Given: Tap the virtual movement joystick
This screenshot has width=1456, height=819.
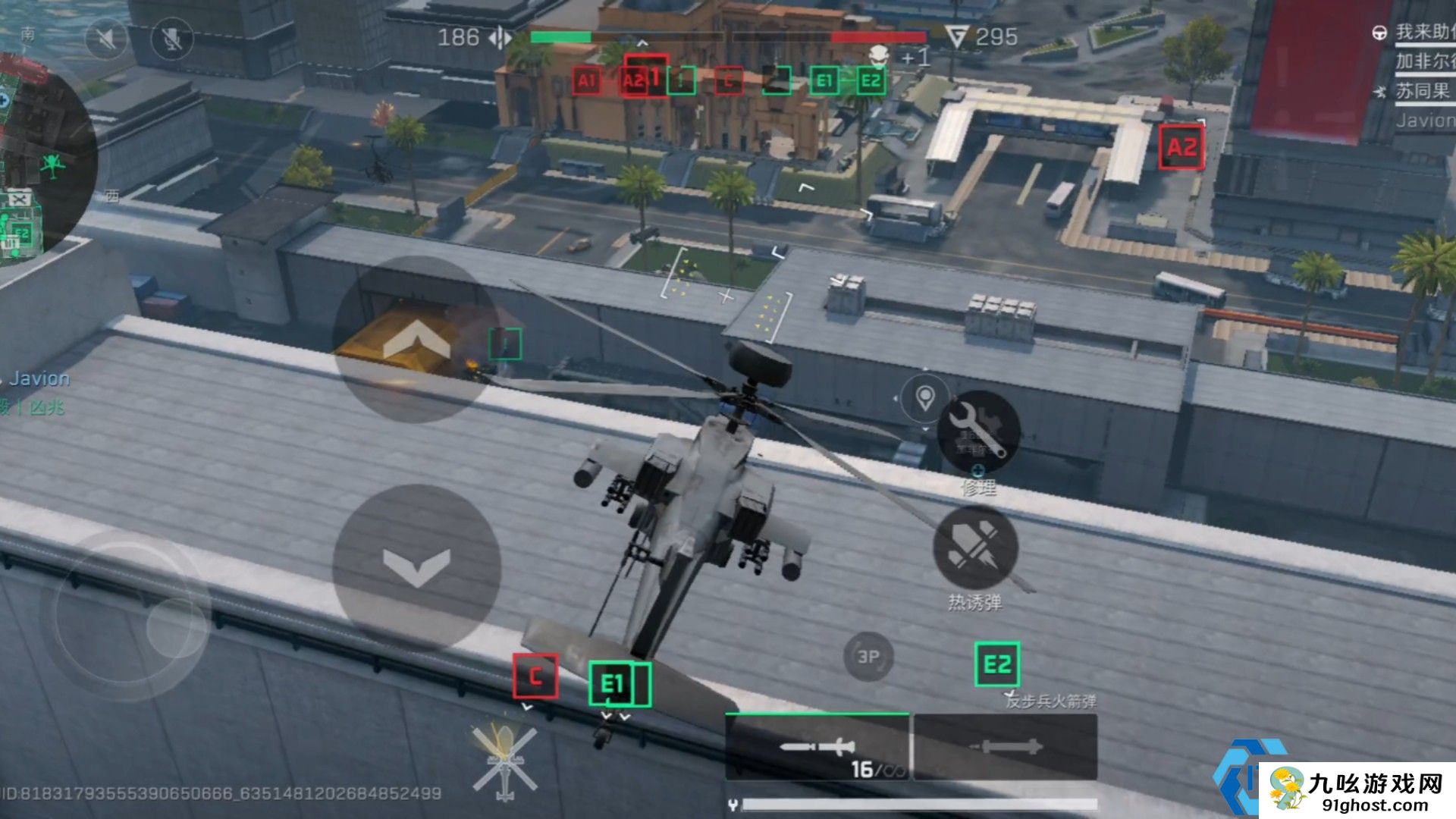Looking at the screenshot, I should [125, 616].
